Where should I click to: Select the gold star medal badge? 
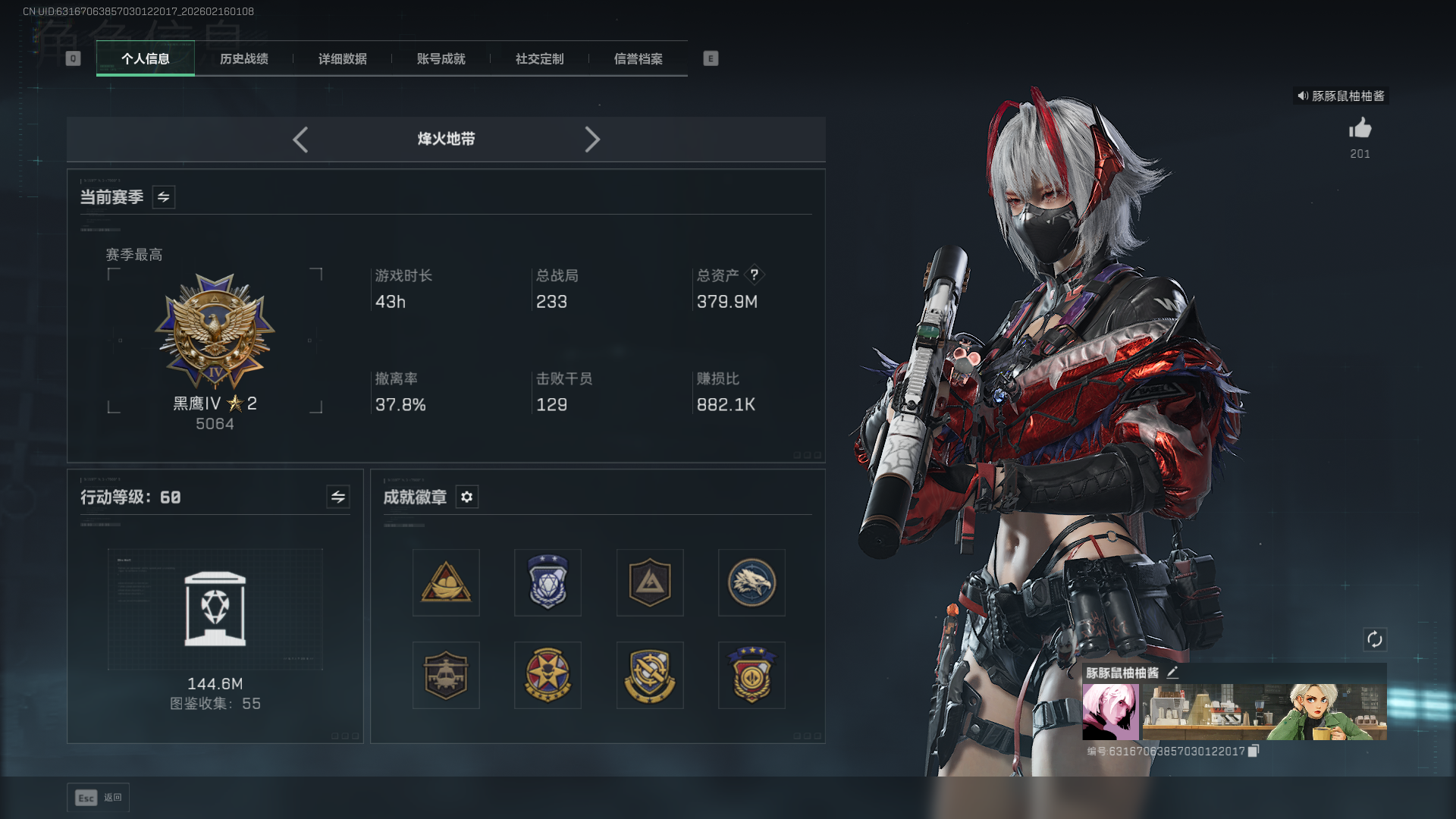pos(548,675)
